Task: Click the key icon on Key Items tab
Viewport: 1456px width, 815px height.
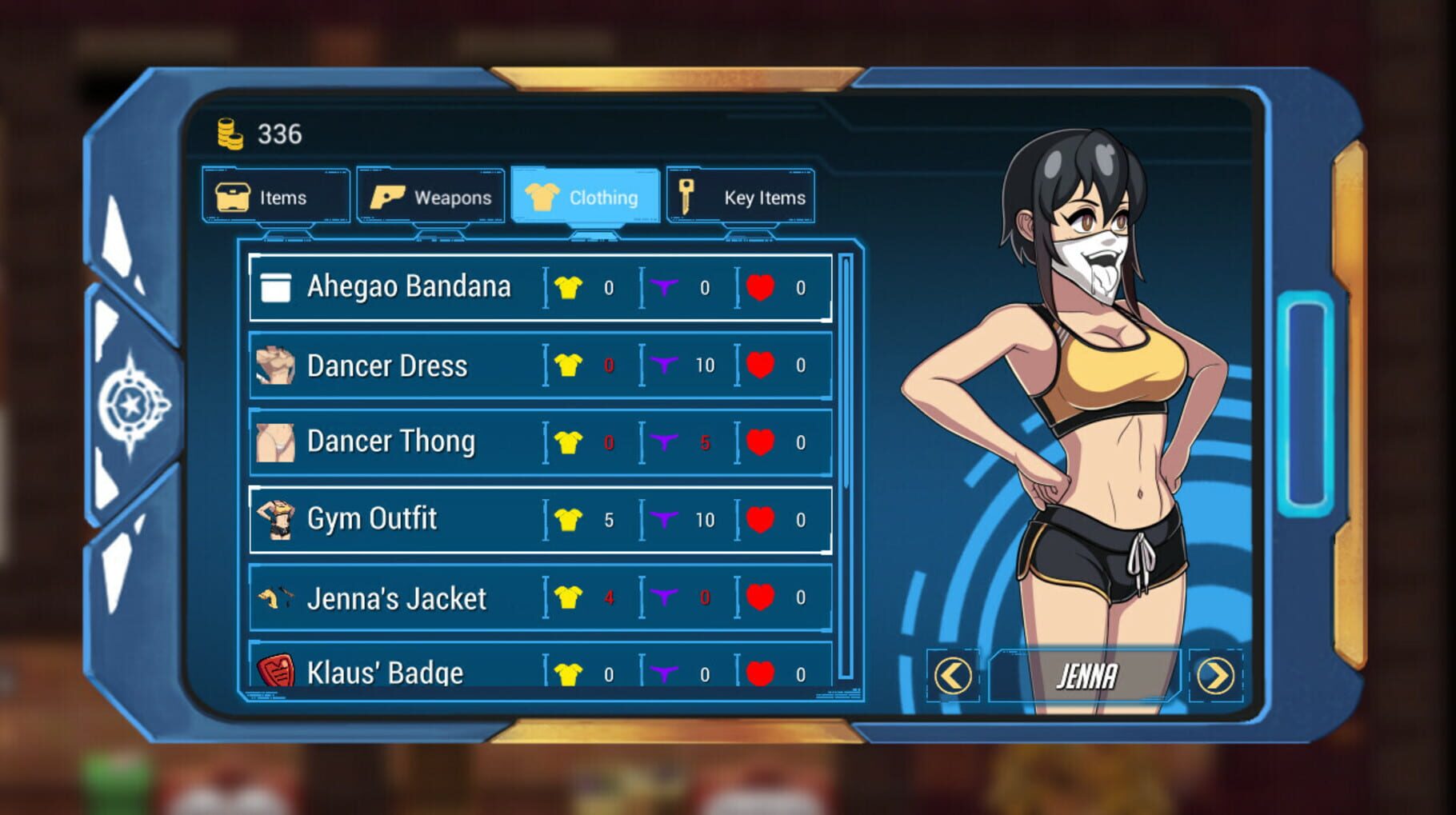Action: point(685,196)
